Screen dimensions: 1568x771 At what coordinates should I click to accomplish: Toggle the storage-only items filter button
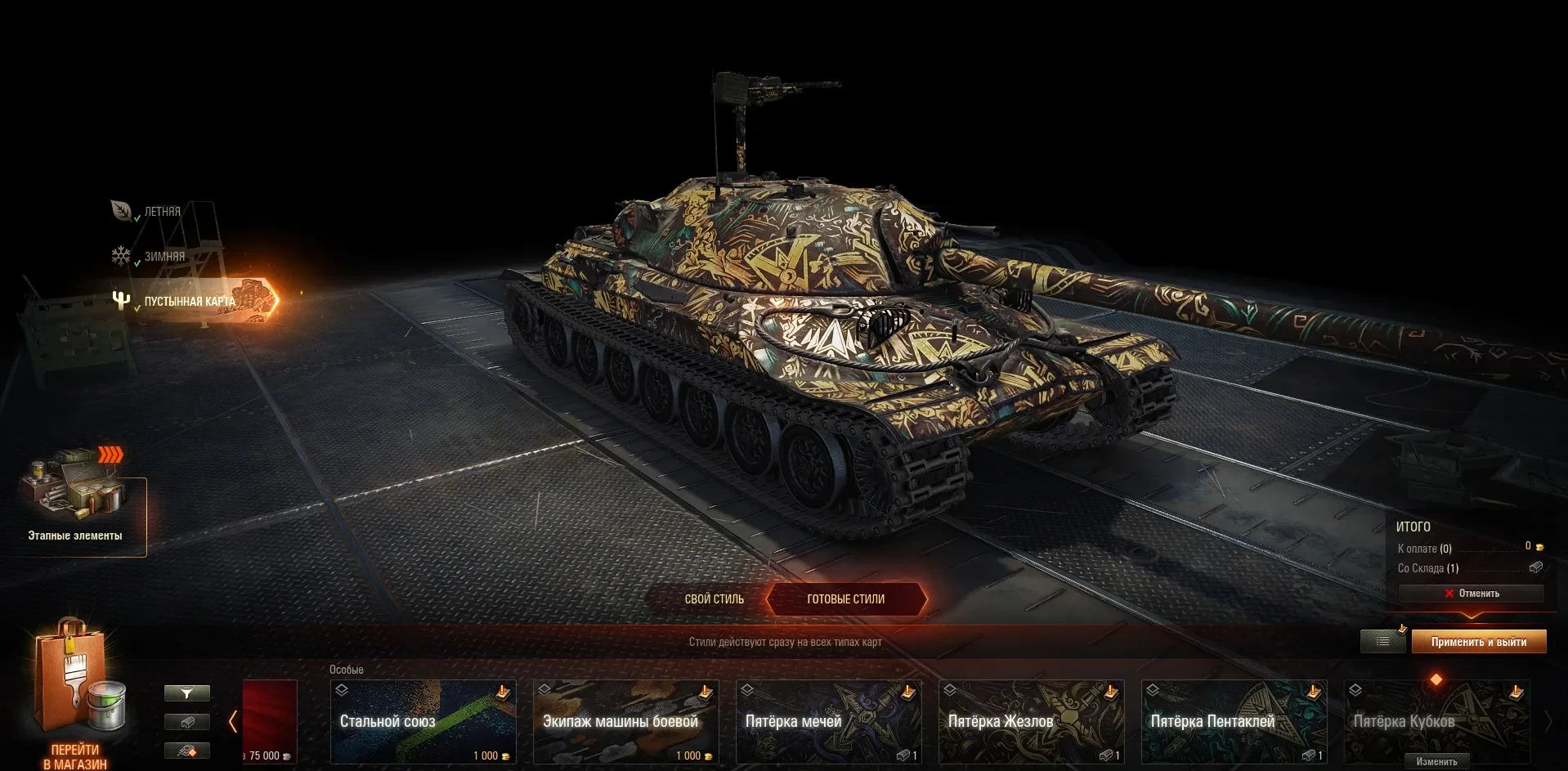pyautogui.click(x=187, y=722)
